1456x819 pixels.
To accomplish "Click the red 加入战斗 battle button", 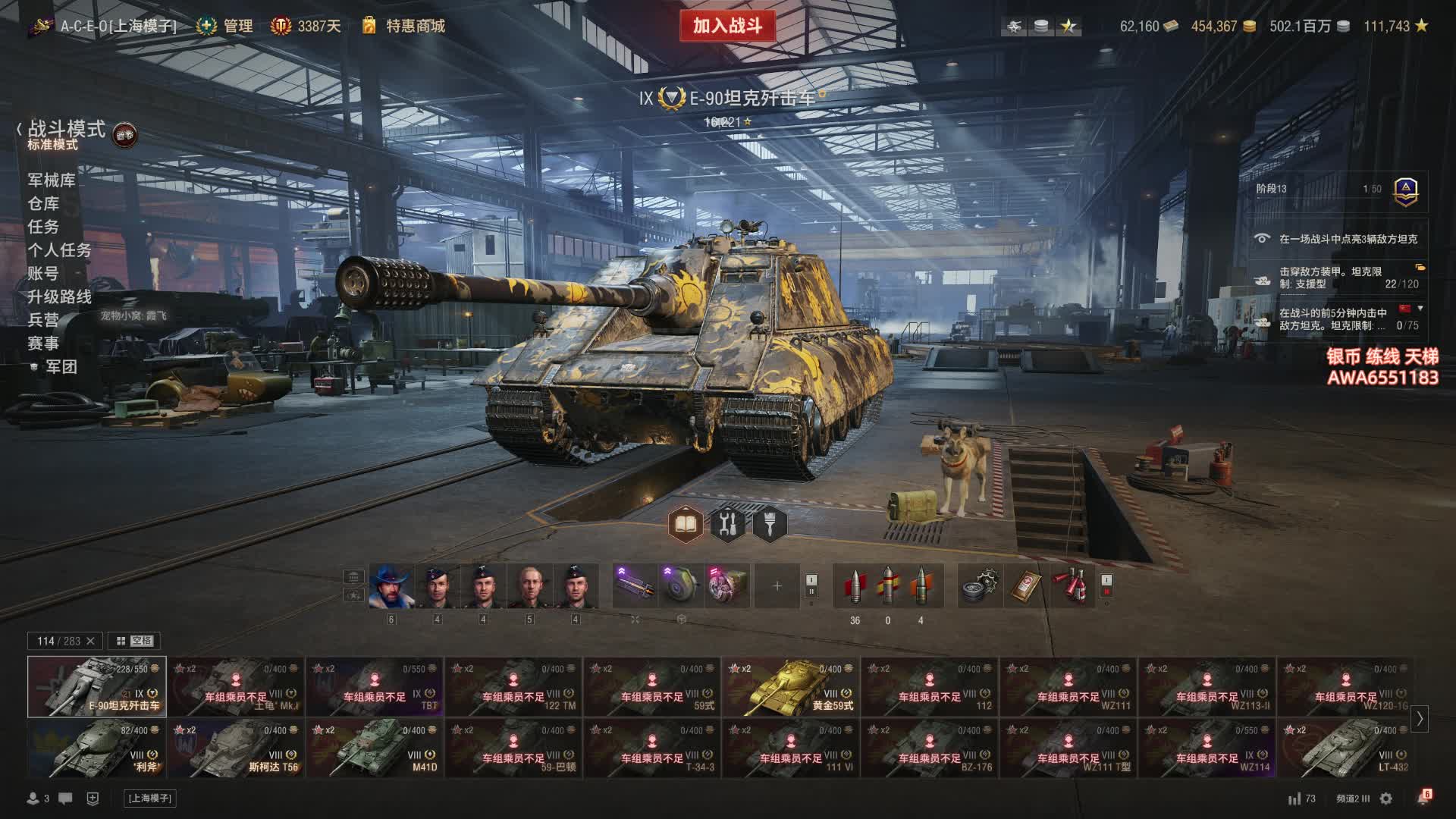I will pos(726,26).
